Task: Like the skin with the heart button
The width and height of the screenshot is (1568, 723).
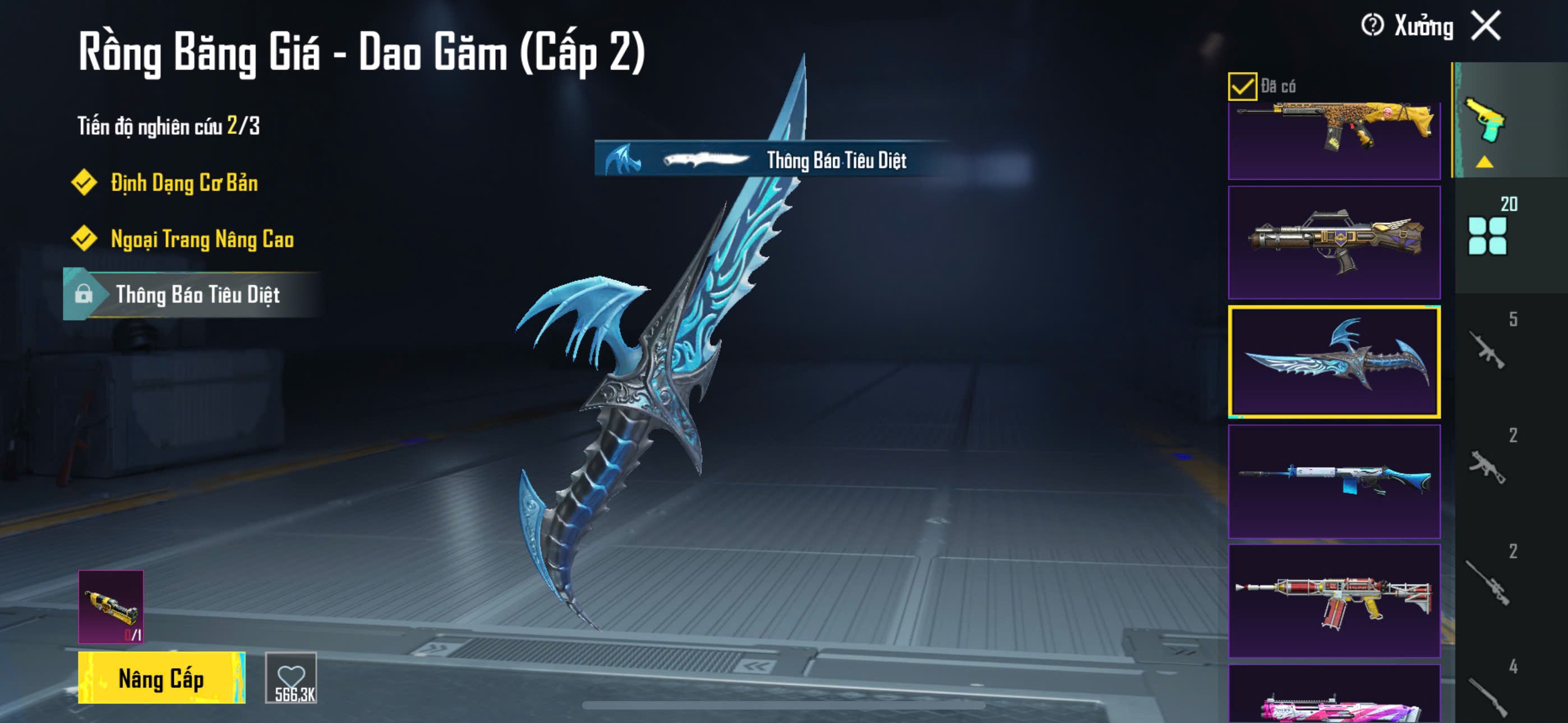Action: tap(291, 678)
